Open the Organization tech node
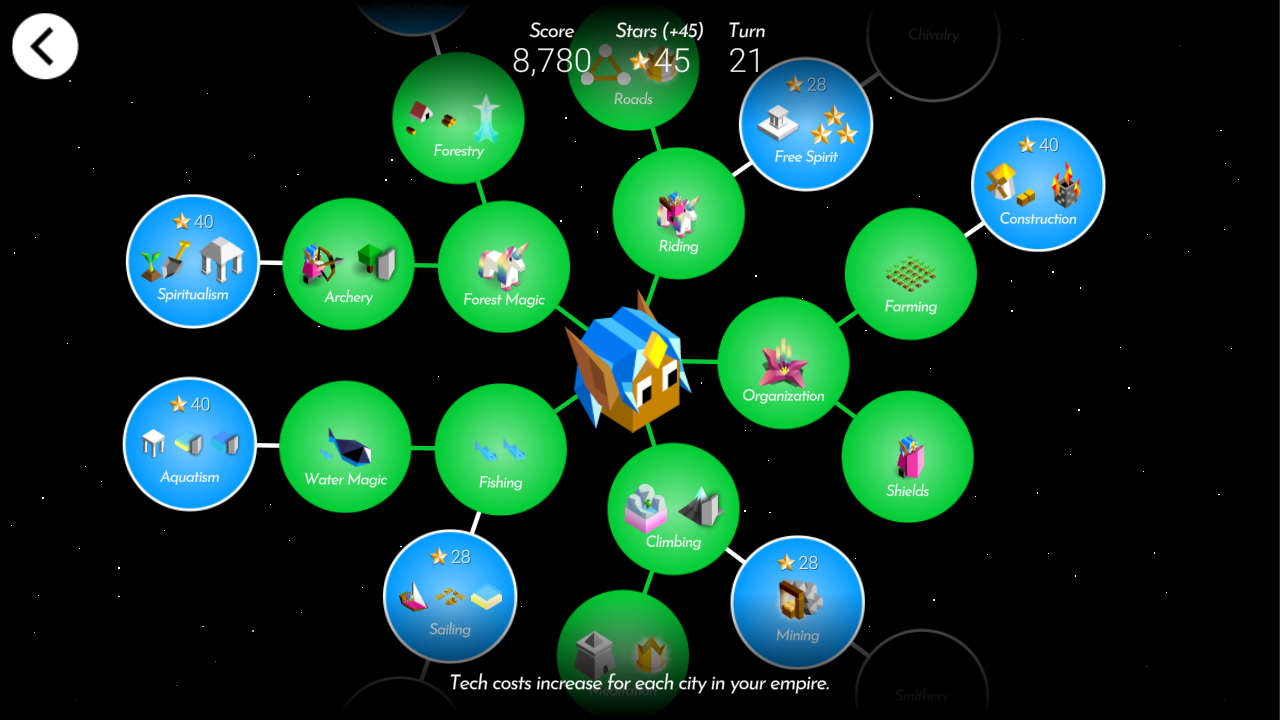This screenshot has height=720, width=1280. point(785,363)
